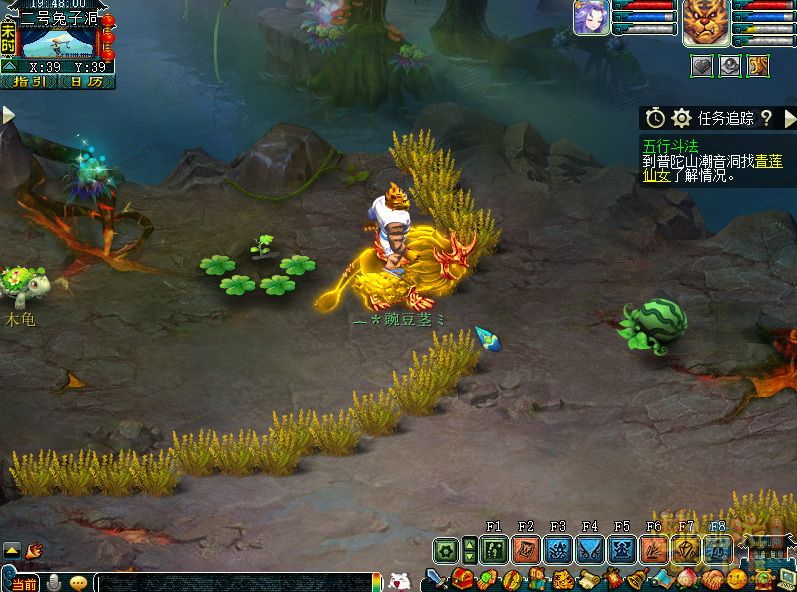The width and height of the screenshot is (797, 592).
Task: Click the golden tiger buff icon
Action: pyautogui.click(x=758, y=66)
